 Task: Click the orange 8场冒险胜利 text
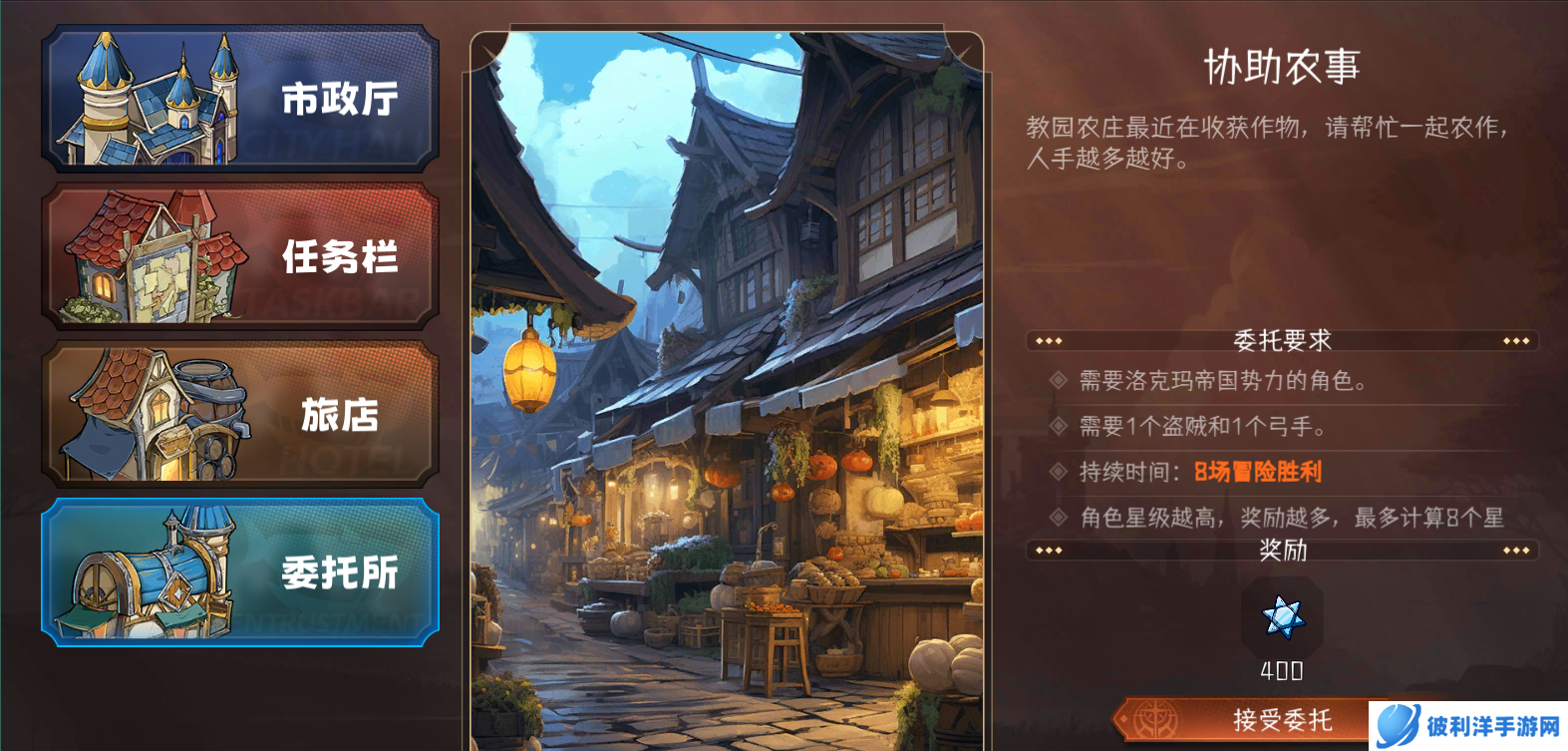[1255, 471]
